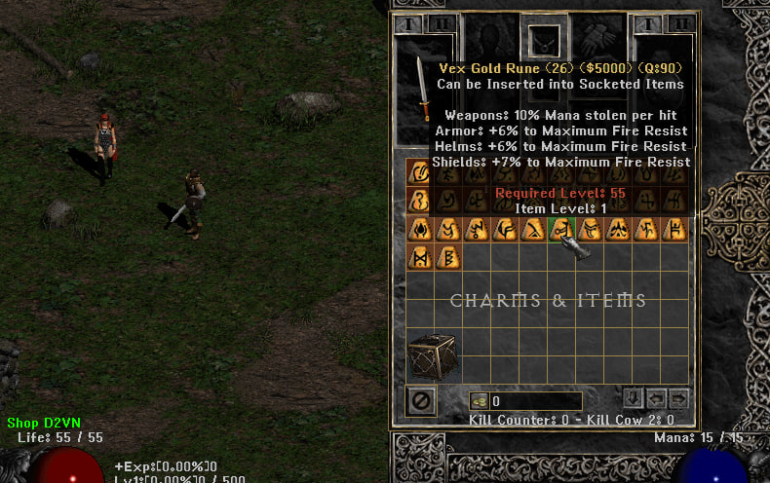Pick up the Horadric Cube box
770x483 pixels.
tap(432, 354)
